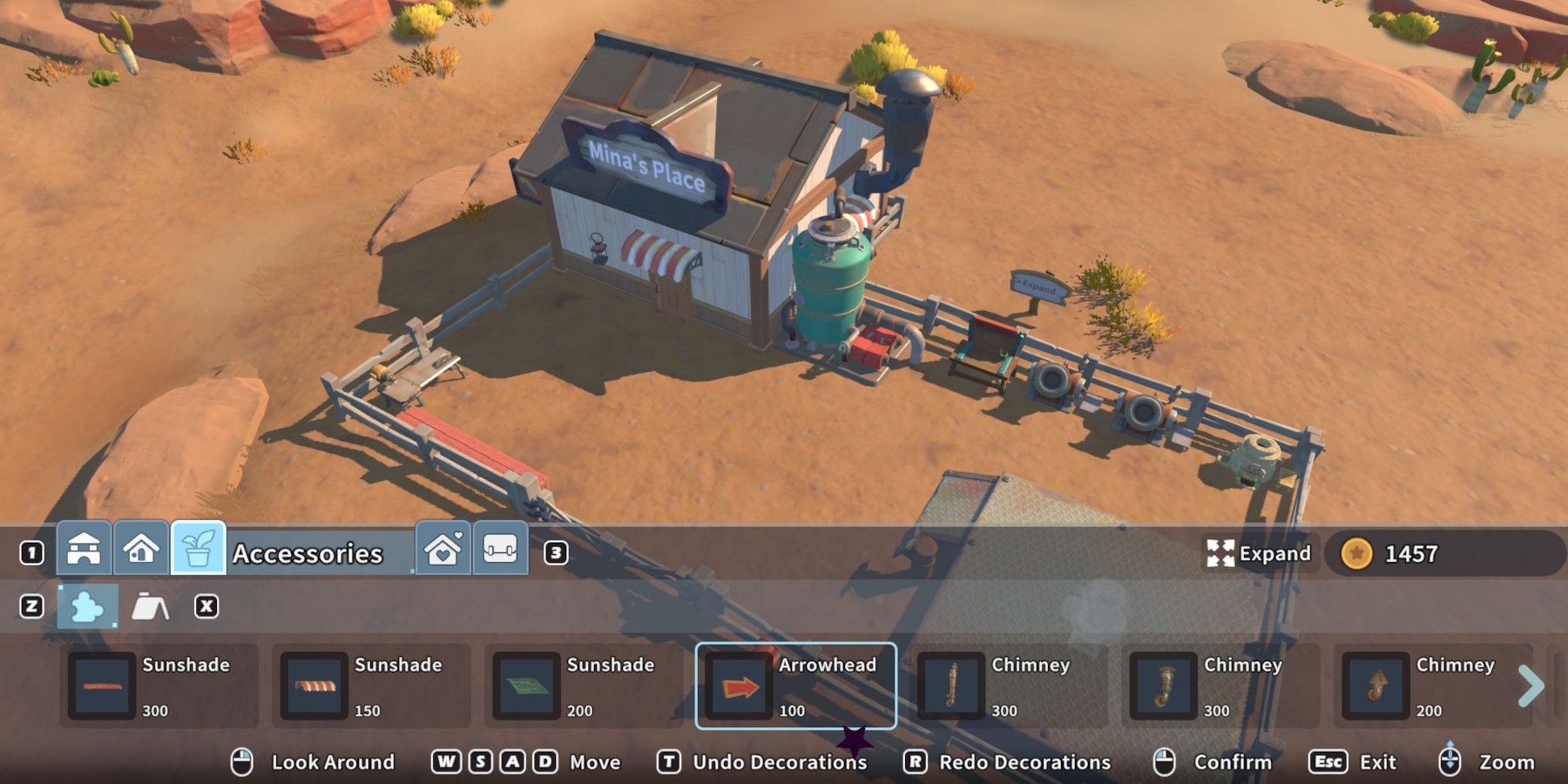Open the backpack inventory icon
The height and width of the screenshot is (784, 1568).
pyautogui.click(x=498, y=550)
